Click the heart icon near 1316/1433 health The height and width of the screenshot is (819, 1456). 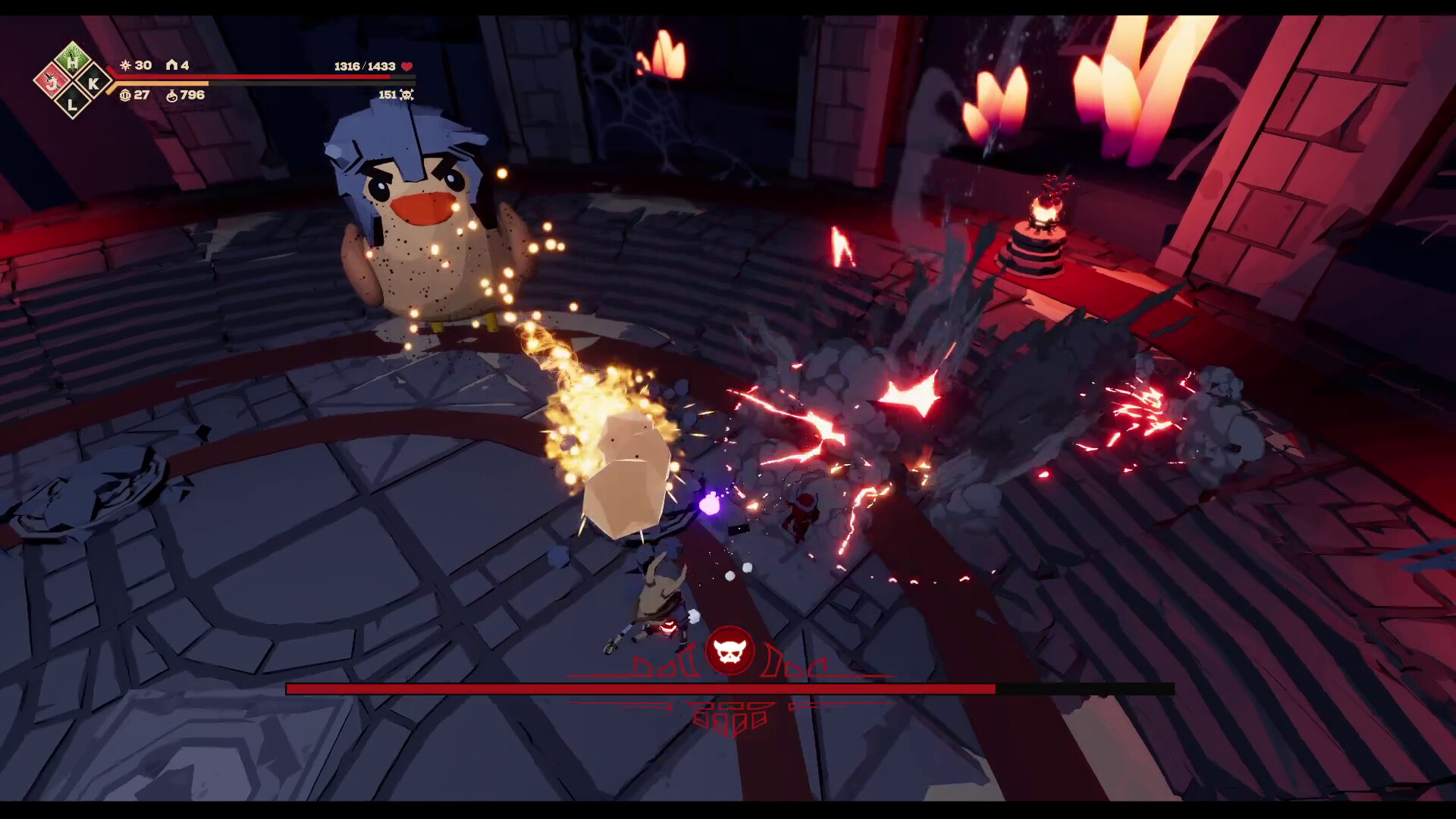[x=406, y=67]
